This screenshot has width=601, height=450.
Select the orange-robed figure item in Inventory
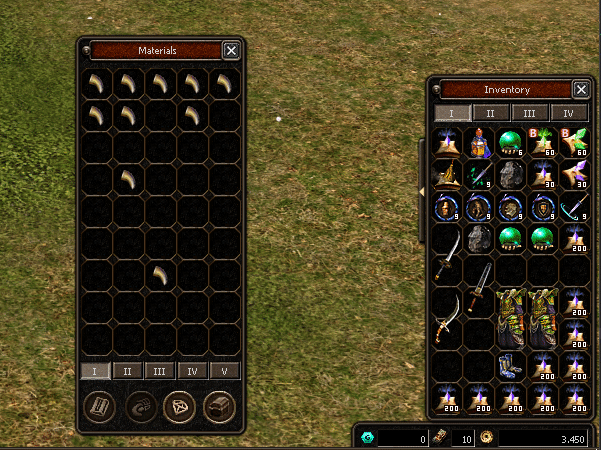tap(480, 144)
